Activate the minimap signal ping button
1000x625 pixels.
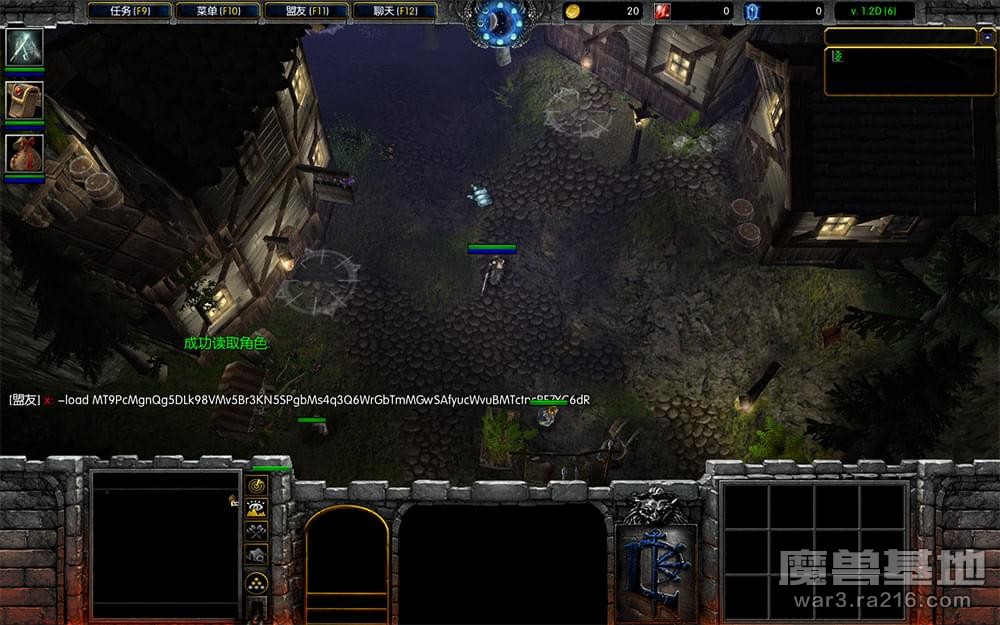point(257,485)
